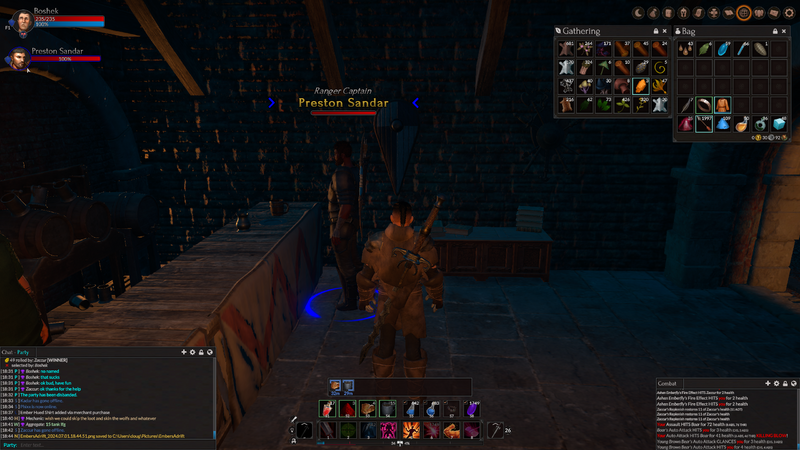
Task: Toggle the Bag window lock
Action: point(775,32)
